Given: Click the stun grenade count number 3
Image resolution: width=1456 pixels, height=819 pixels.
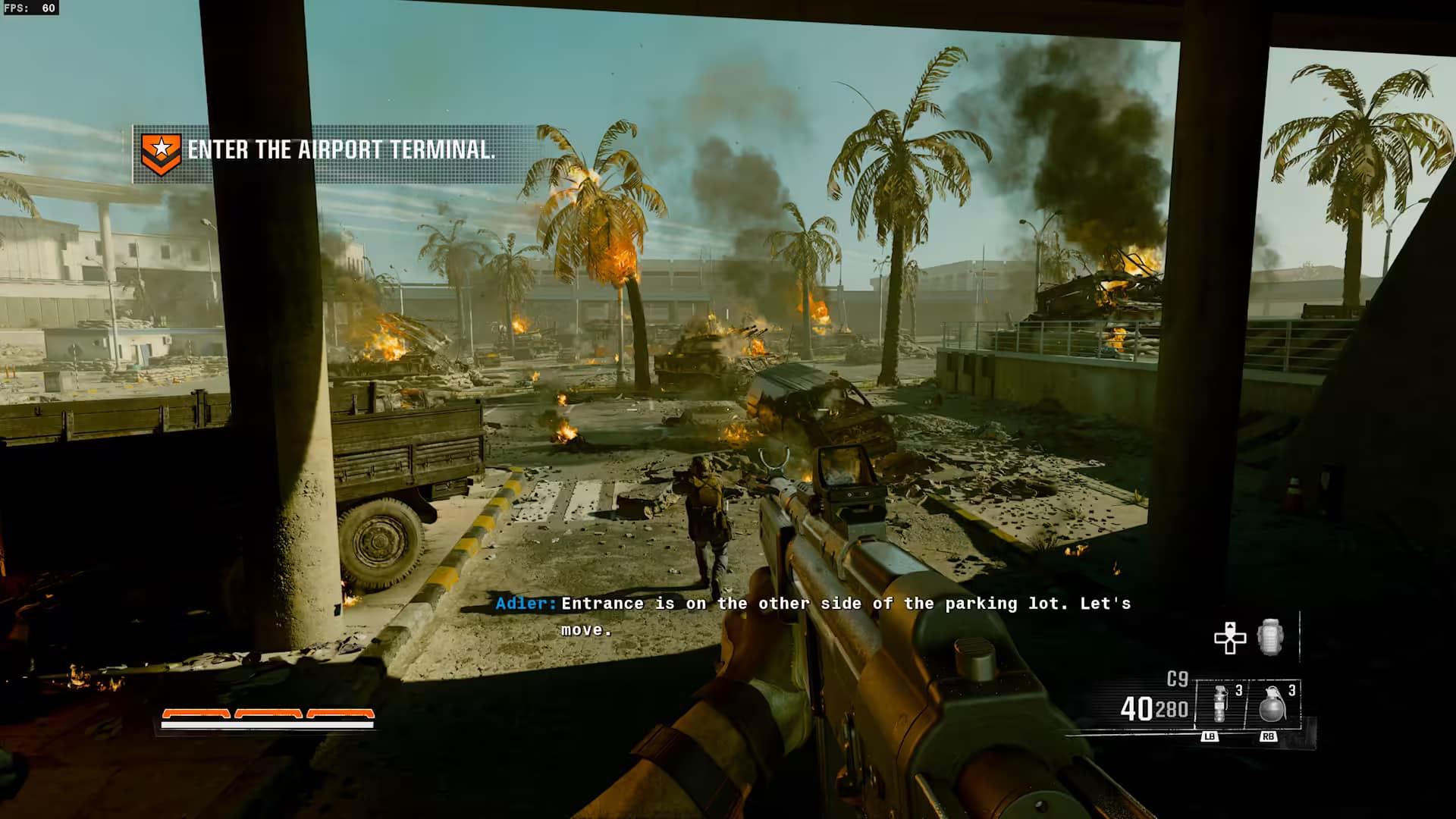Looking at the screenshot, I should (x=1238, y=692).
